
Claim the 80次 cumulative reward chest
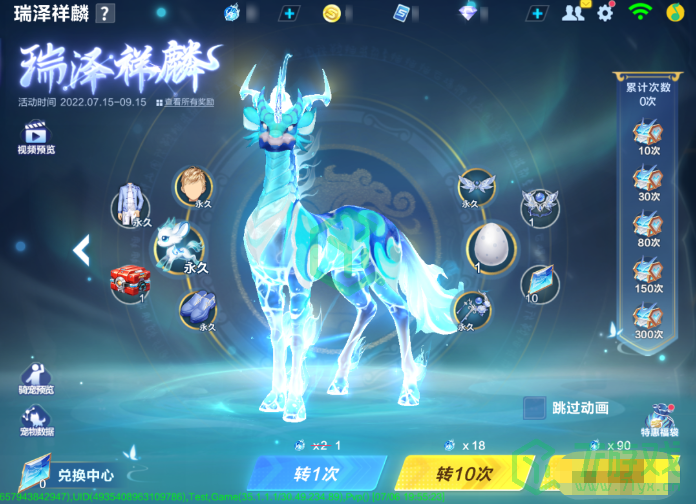[x=648, y=228]
